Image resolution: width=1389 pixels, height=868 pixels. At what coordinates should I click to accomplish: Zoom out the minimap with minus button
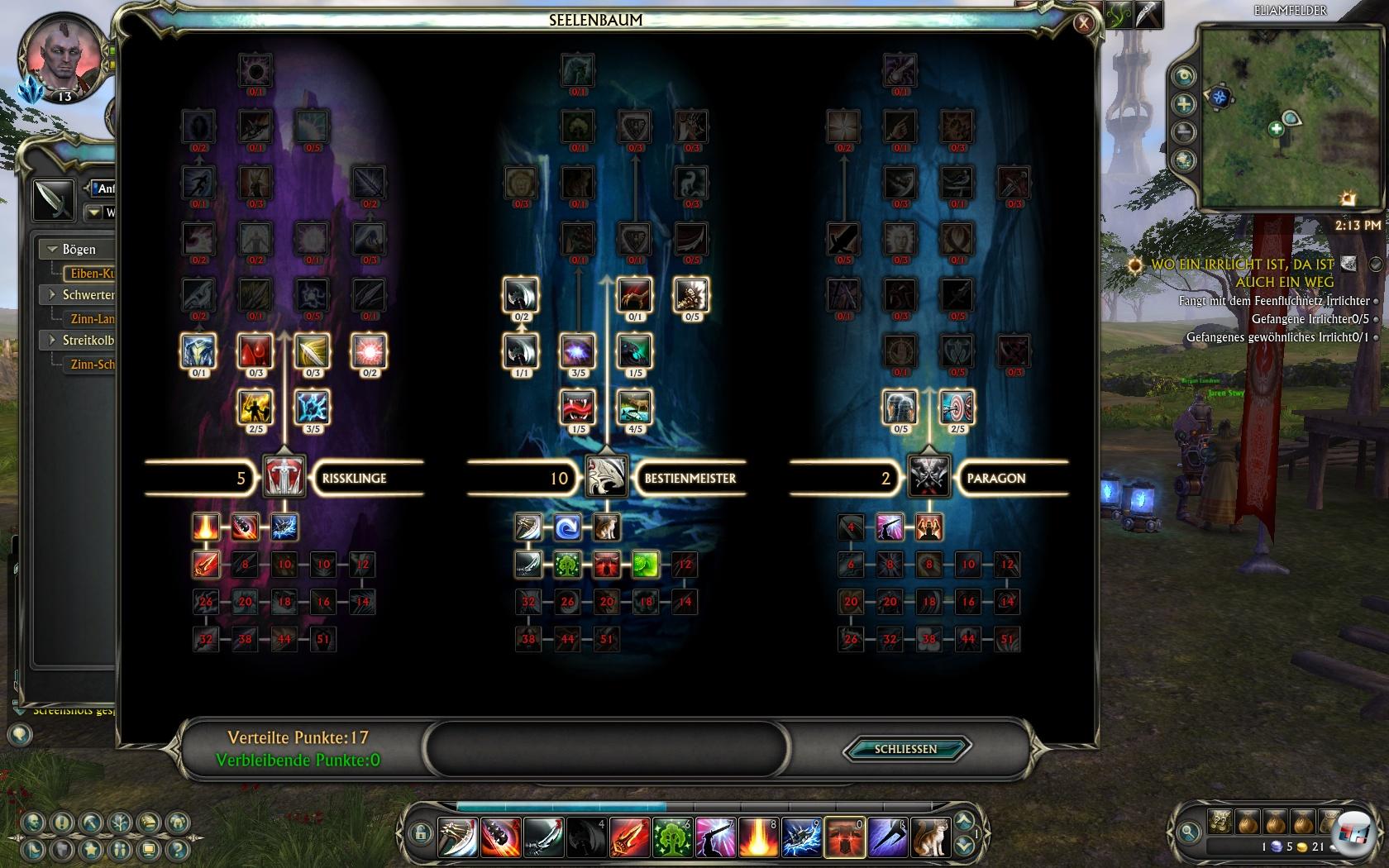point(1184,131)
